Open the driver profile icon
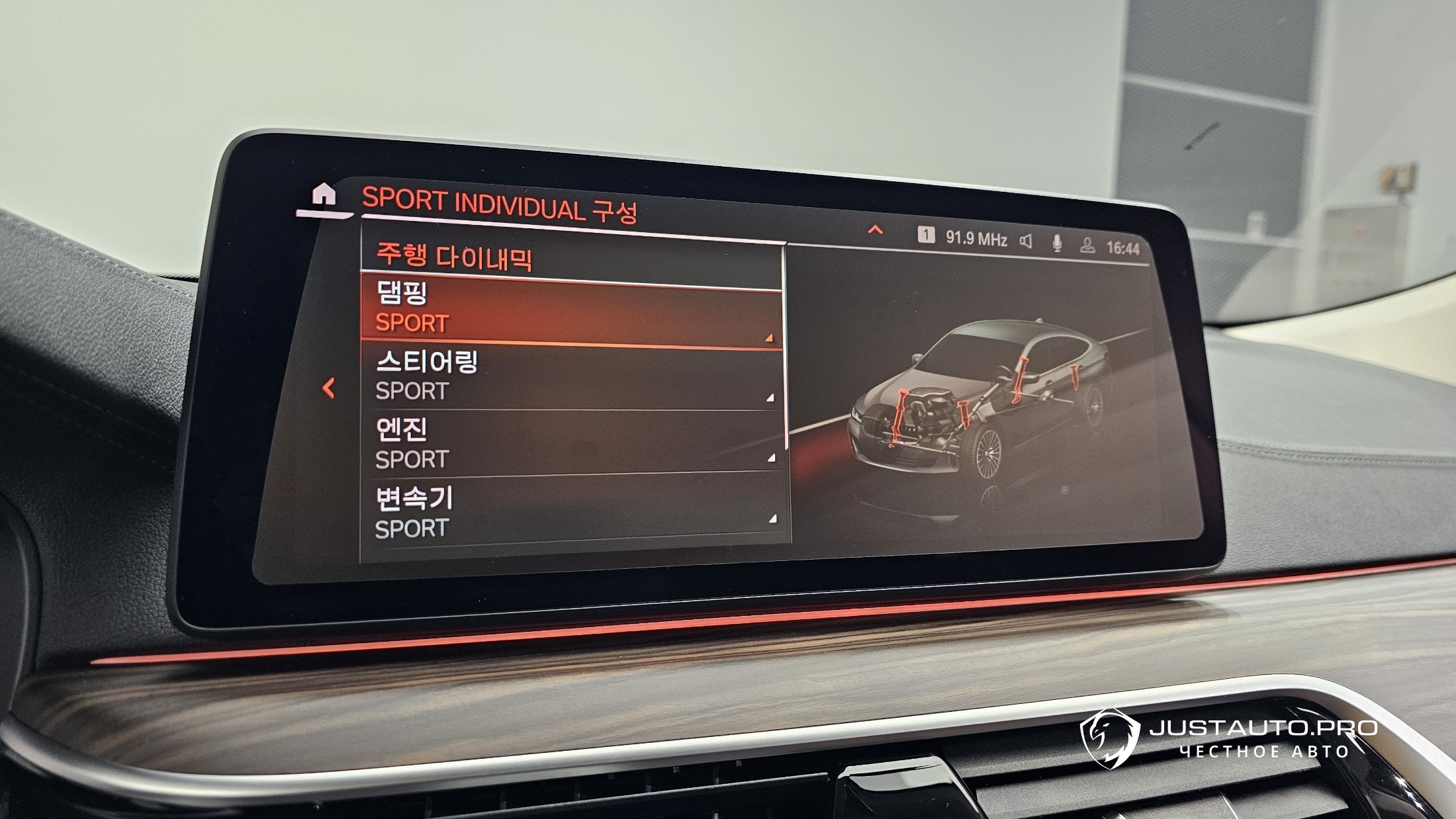This screenshot has height=819, width=1456. point(1087,245)
